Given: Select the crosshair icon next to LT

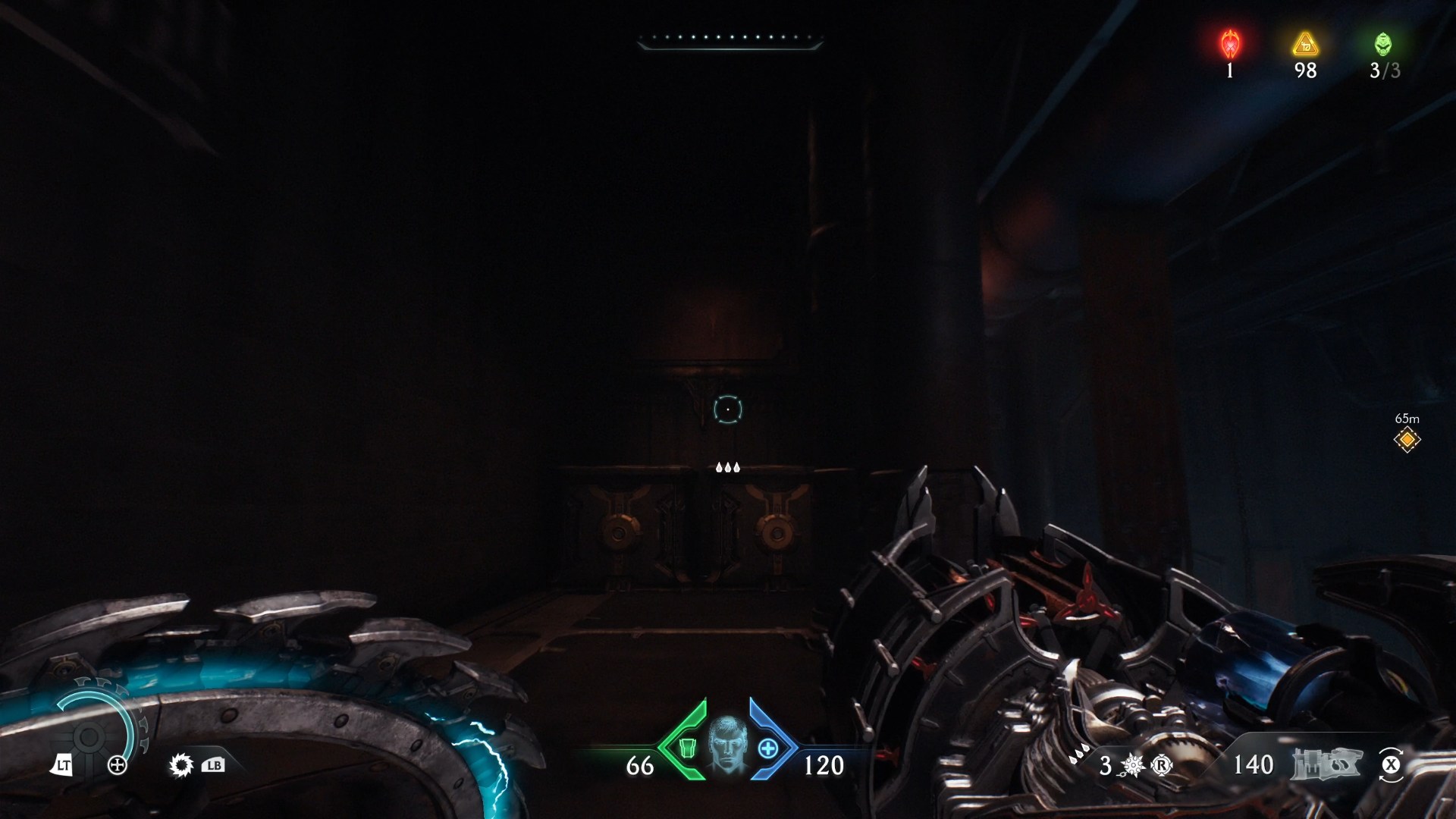Looking at the screenshot, I should coord(118,766).
